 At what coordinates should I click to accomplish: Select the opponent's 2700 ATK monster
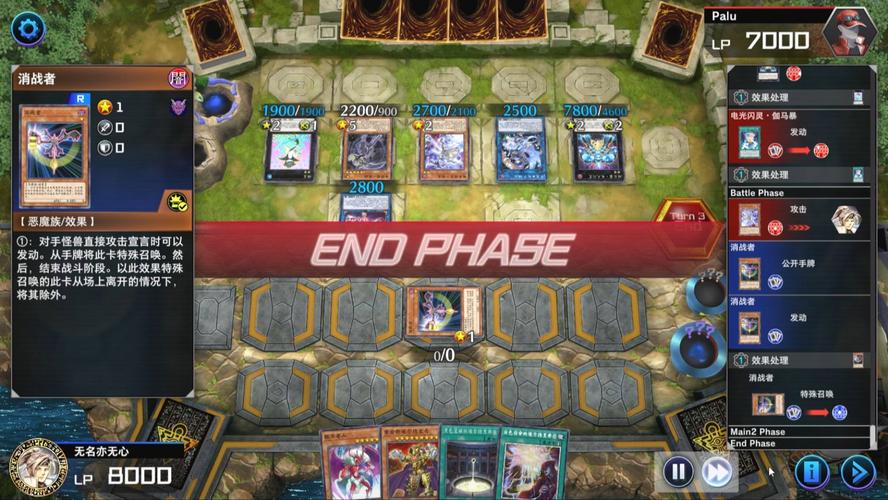pos(444,152)
